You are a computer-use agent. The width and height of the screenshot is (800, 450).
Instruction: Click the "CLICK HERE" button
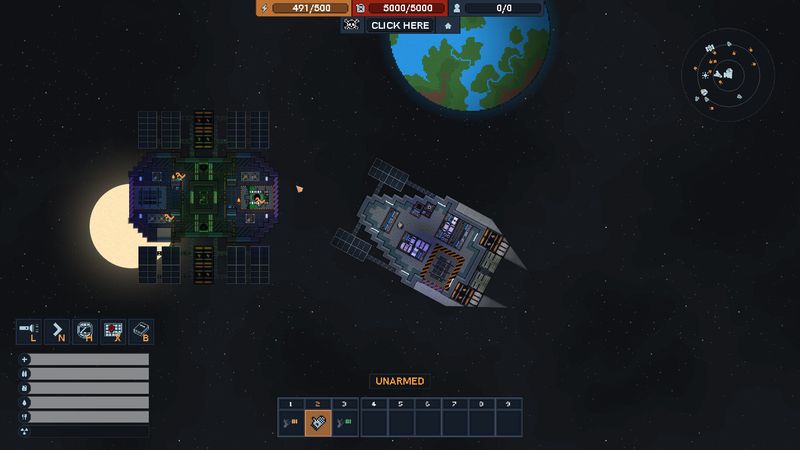click(x=399, y=25)
